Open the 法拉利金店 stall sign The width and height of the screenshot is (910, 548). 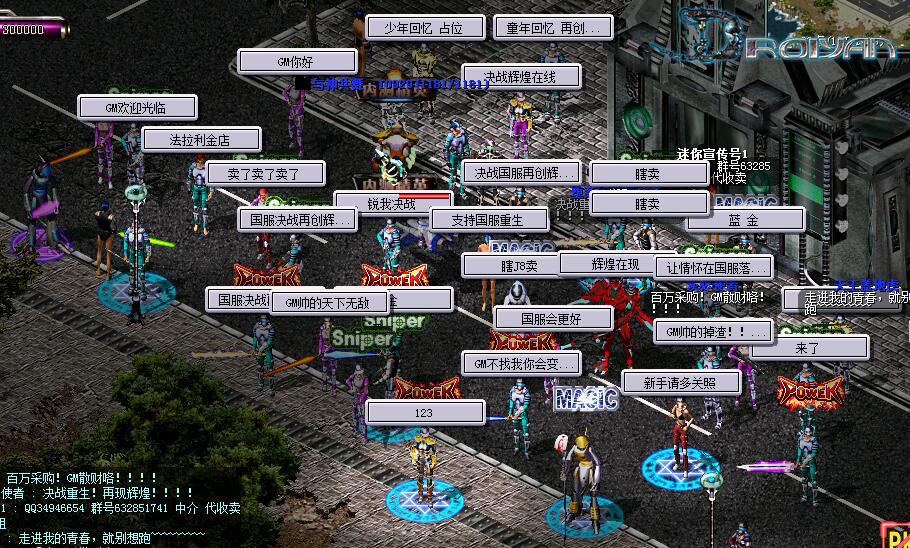201,140
